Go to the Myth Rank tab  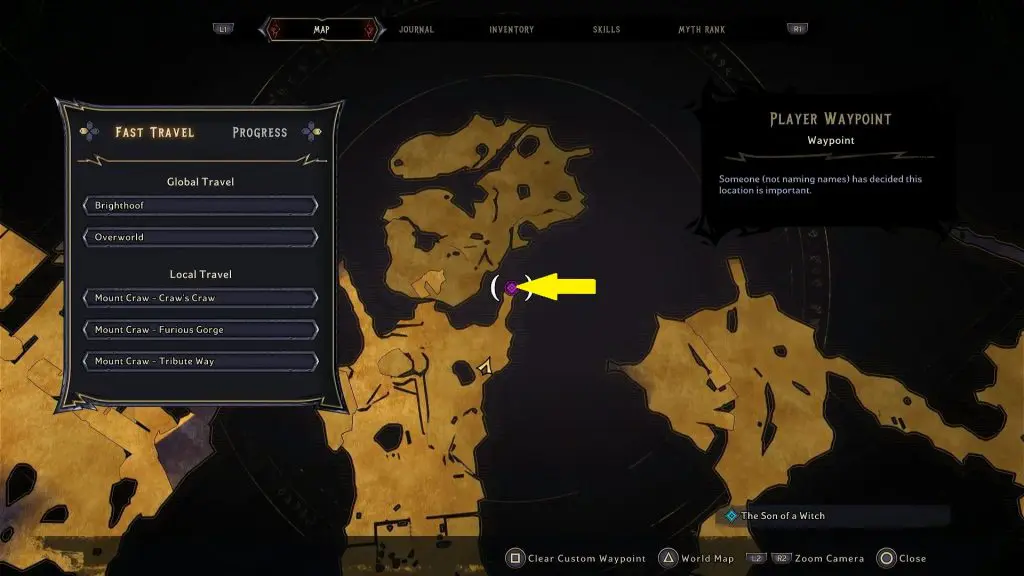703,30
